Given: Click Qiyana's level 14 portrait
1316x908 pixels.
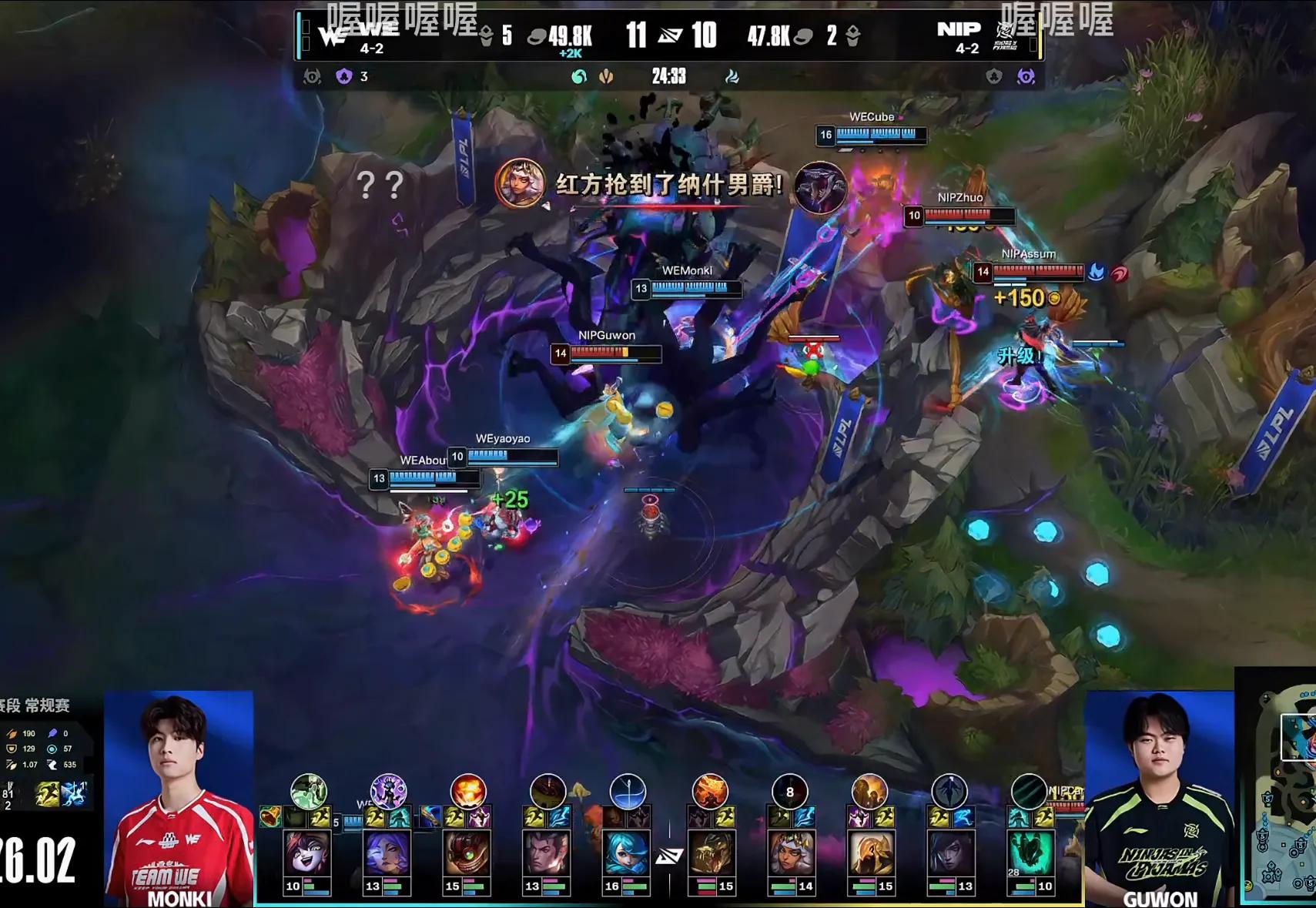Looking at the screenshot, I should click(789, 853).
